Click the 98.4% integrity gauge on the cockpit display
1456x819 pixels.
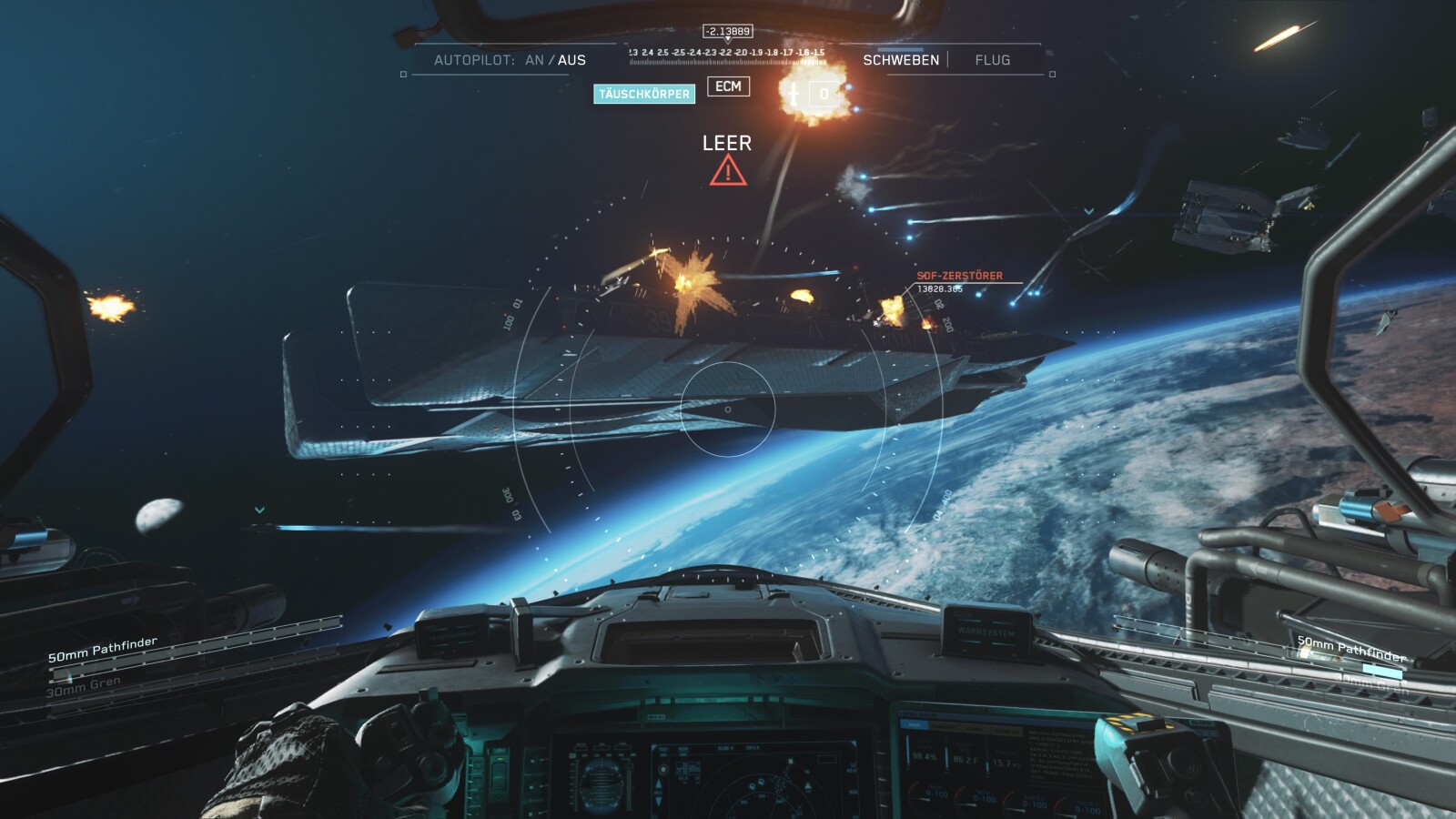click(925, 758)
